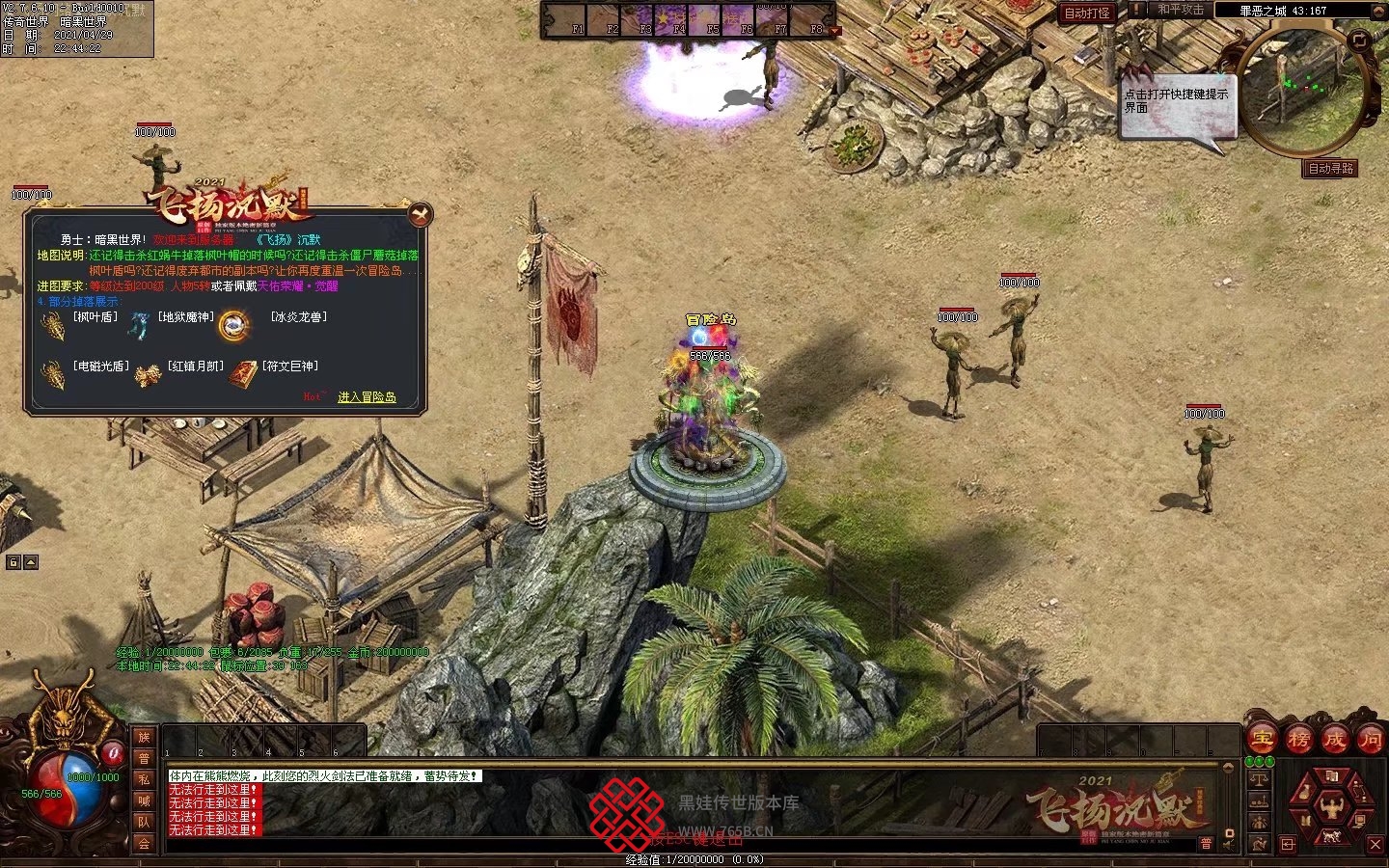The width and height of the screenshot is (1389, 868).
Task: Select the 族 chat channel tab
Action: [x=144, y=738]
